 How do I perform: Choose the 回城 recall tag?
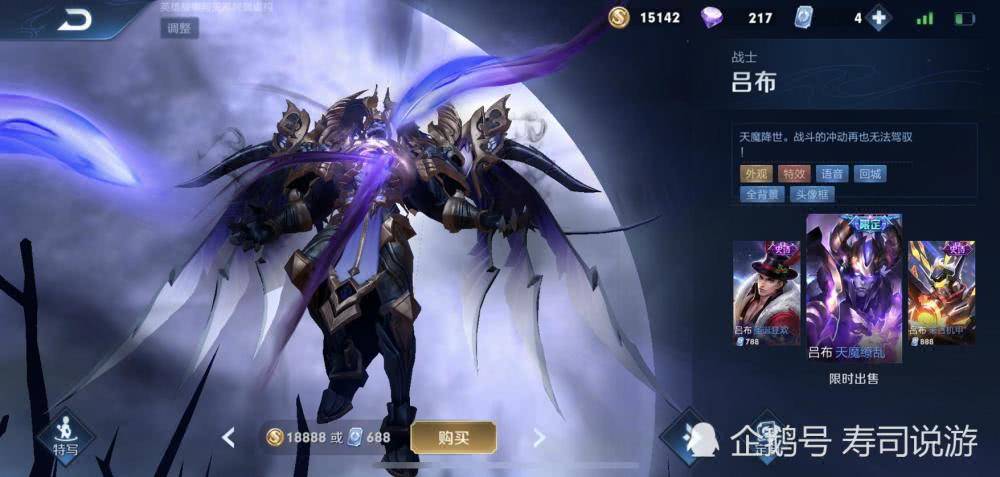tap(870, 174)
